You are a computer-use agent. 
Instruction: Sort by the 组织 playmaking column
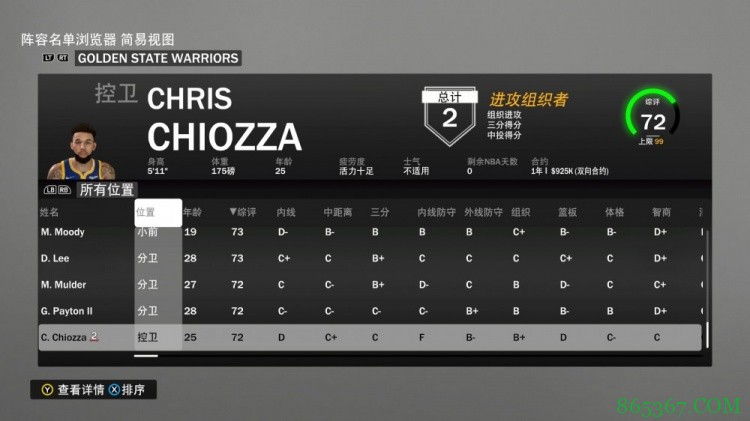520,212
